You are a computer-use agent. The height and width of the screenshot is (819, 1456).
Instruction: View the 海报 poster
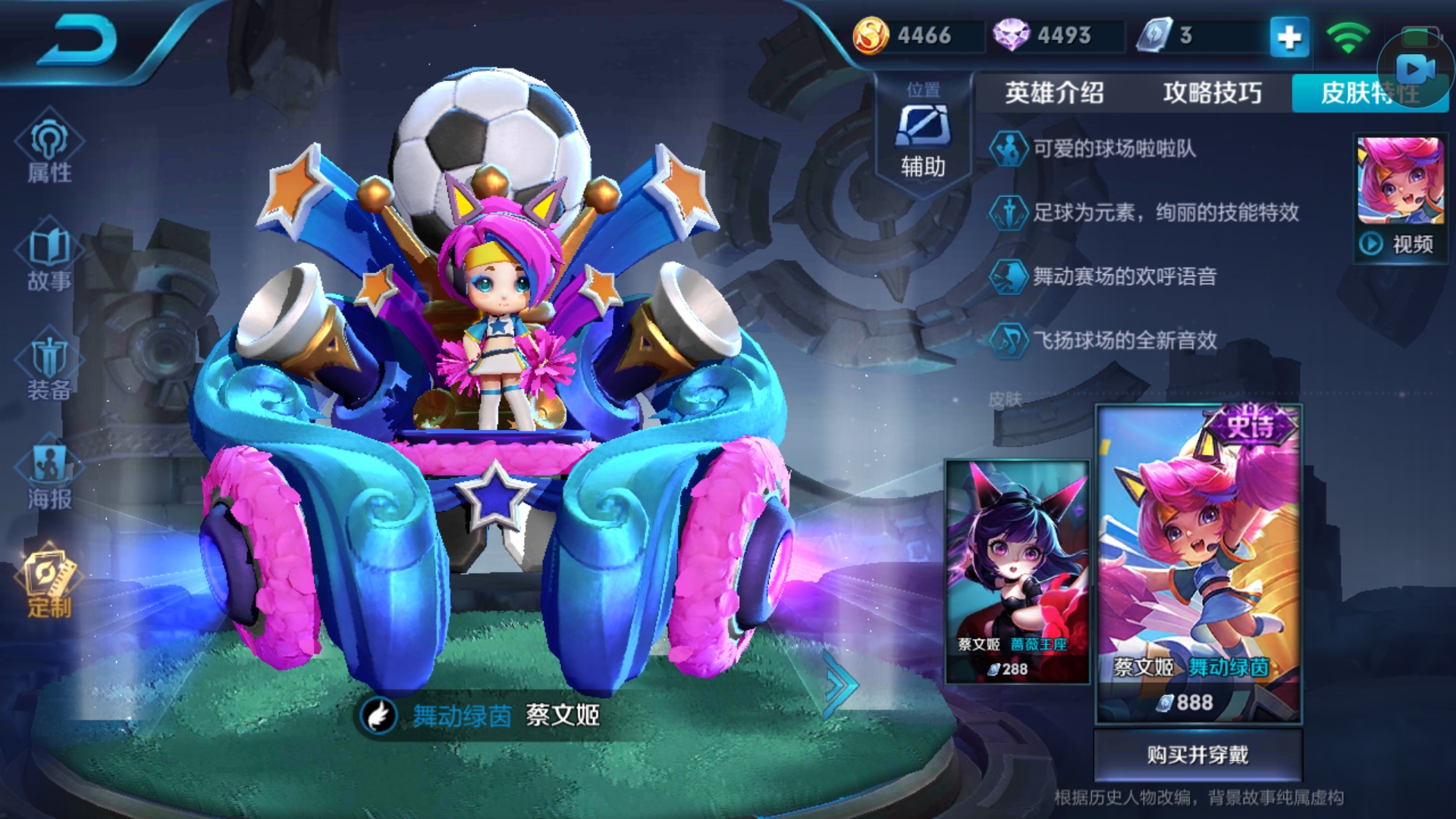point(49,476)
